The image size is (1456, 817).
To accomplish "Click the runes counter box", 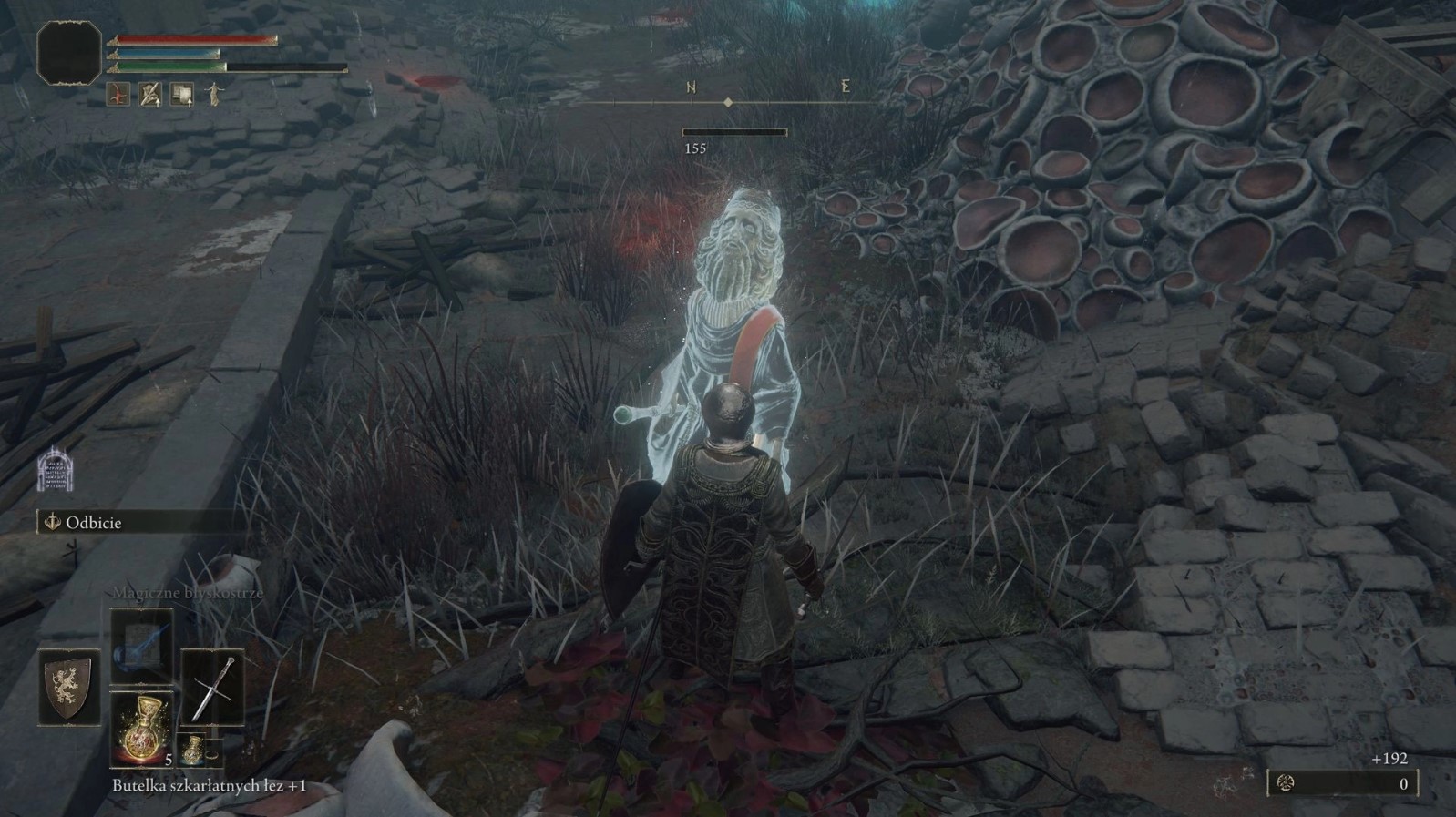I will 1342,783.
